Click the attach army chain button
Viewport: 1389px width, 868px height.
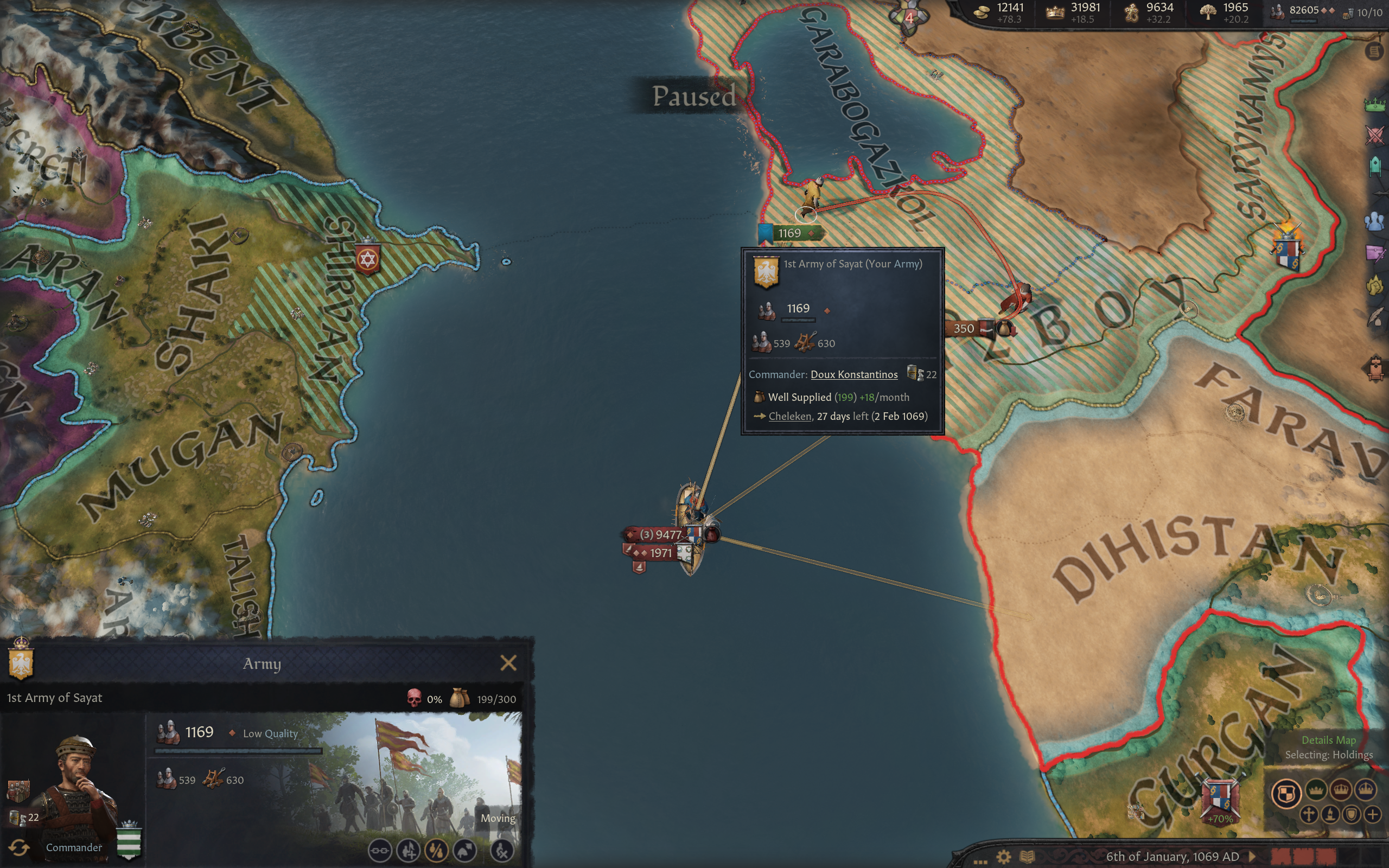[379, 850]
